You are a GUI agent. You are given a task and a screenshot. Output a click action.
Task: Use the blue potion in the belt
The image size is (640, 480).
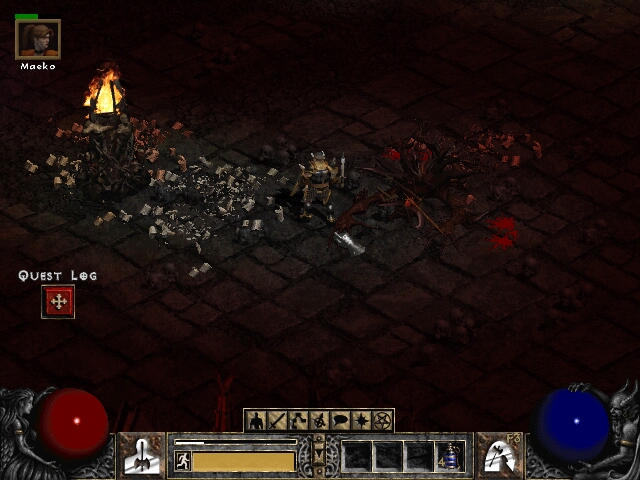tap(451, 456)
